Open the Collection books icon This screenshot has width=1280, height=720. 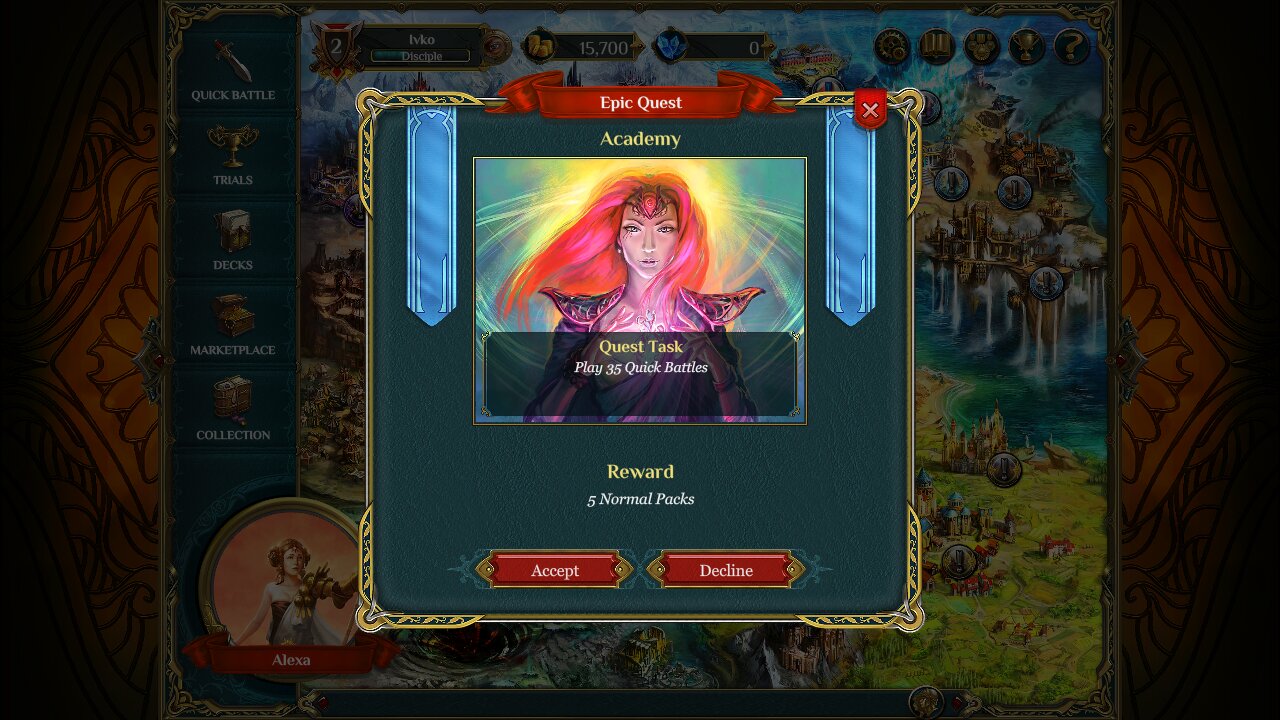coord(231,399)
